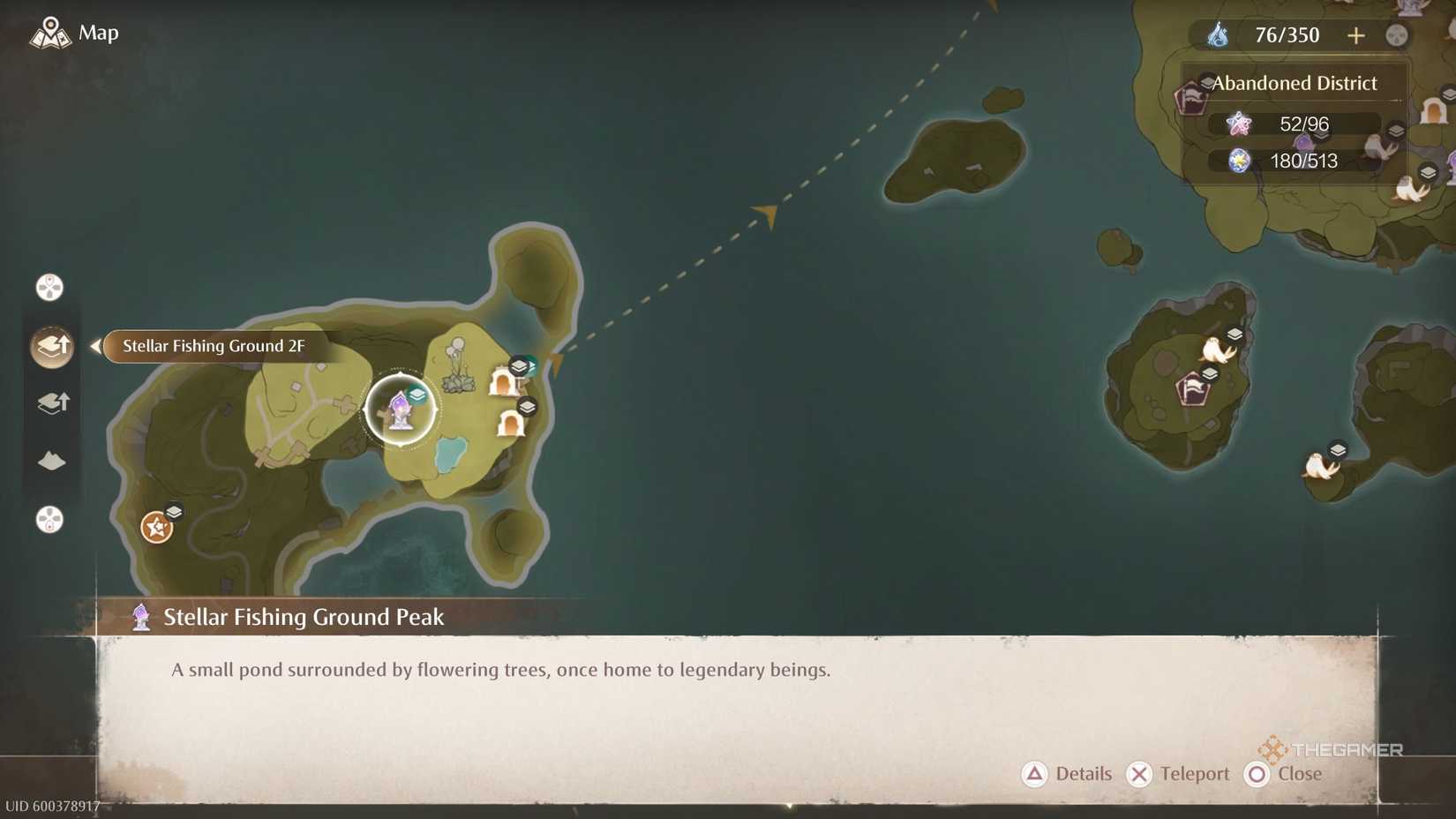The height and width of the screenshot is (819, 1456).
Task: Open the upper cave entrance marker
Action: [500, 381]
